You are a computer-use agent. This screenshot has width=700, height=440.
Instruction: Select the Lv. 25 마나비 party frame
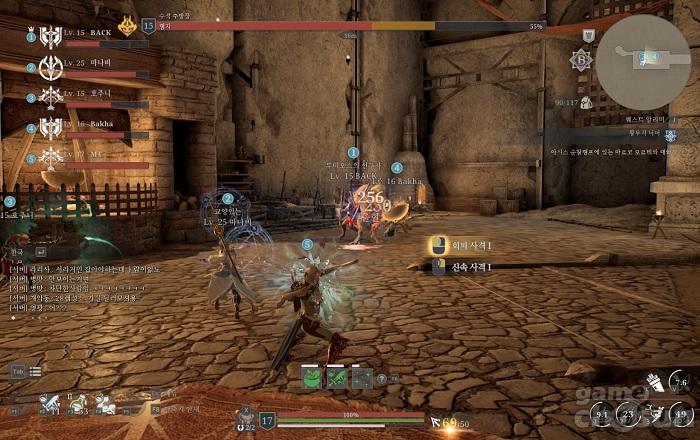click(88, 68)
